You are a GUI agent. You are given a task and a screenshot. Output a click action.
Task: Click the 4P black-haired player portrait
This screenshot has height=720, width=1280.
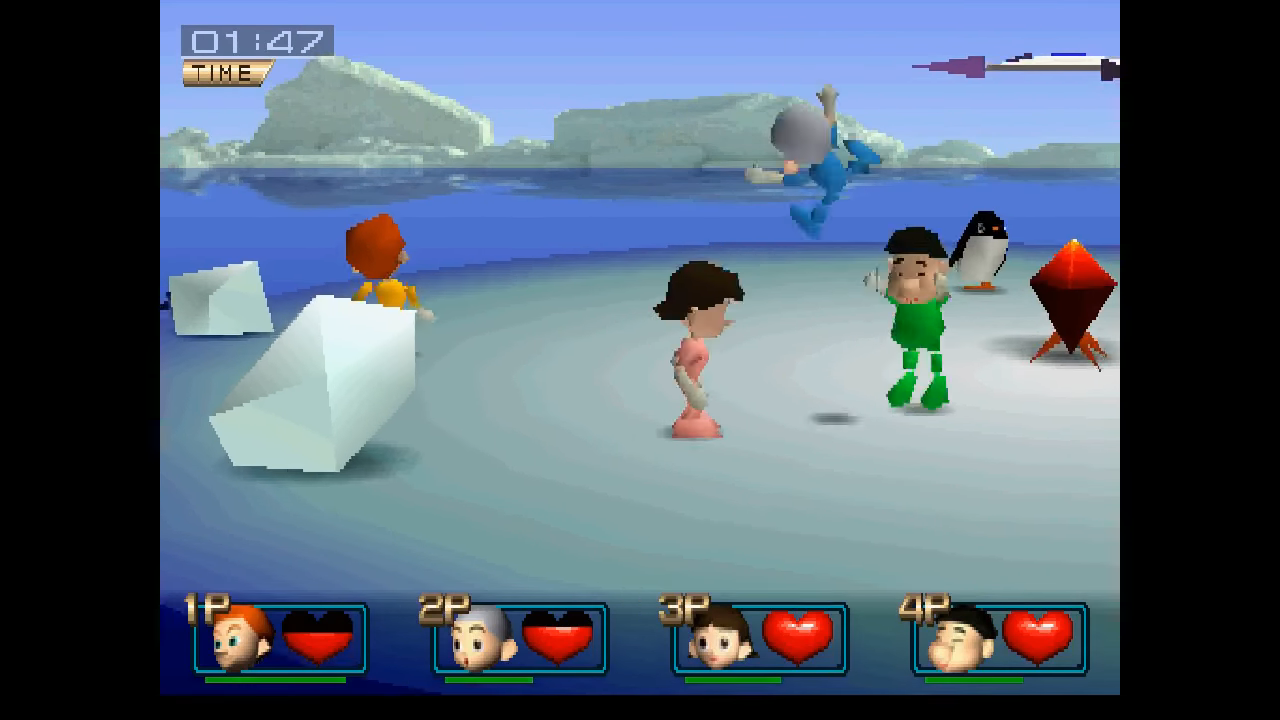tap(960, 638)
